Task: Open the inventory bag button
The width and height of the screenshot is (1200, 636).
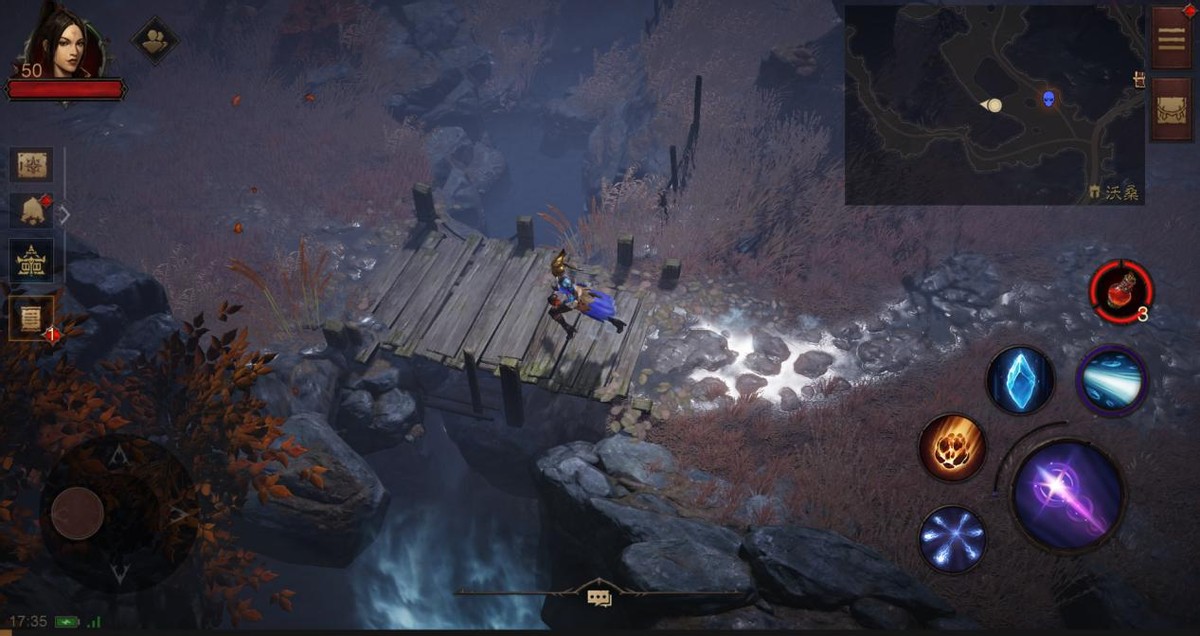Action: point(1170,109)
